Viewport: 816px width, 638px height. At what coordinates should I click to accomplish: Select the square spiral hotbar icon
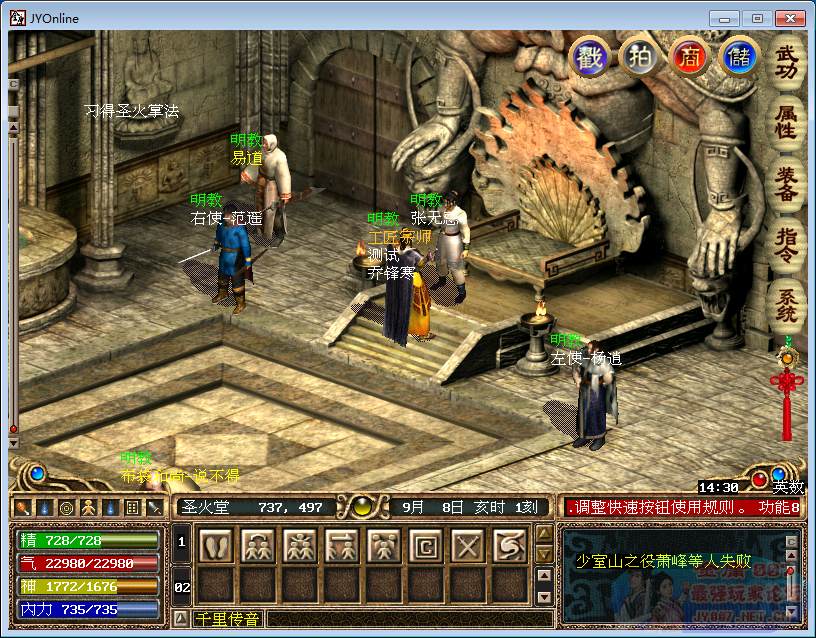tap(424, 545)
